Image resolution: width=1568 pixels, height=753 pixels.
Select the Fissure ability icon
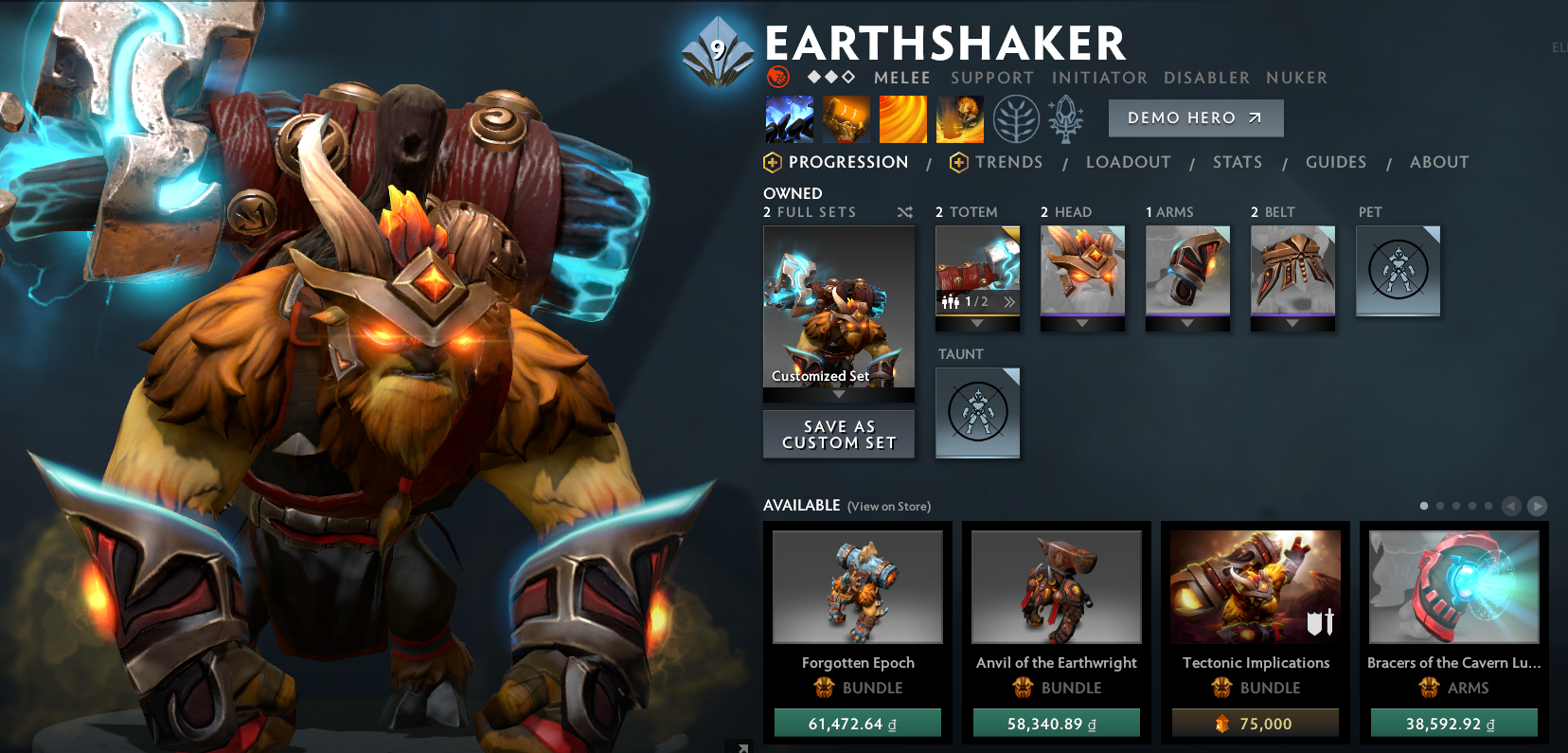[x=790, y=119]
